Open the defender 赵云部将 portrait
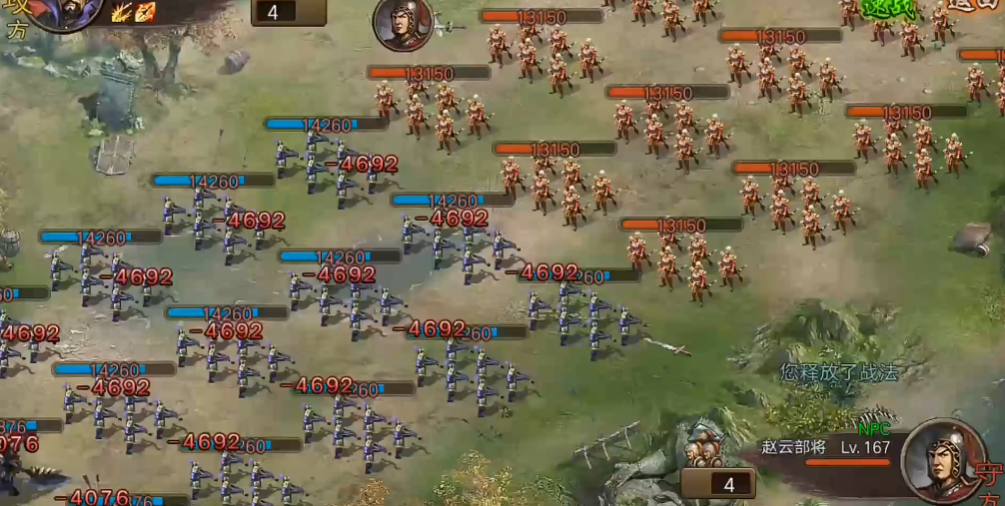1005x506 pixels. (x=943, y=459)
